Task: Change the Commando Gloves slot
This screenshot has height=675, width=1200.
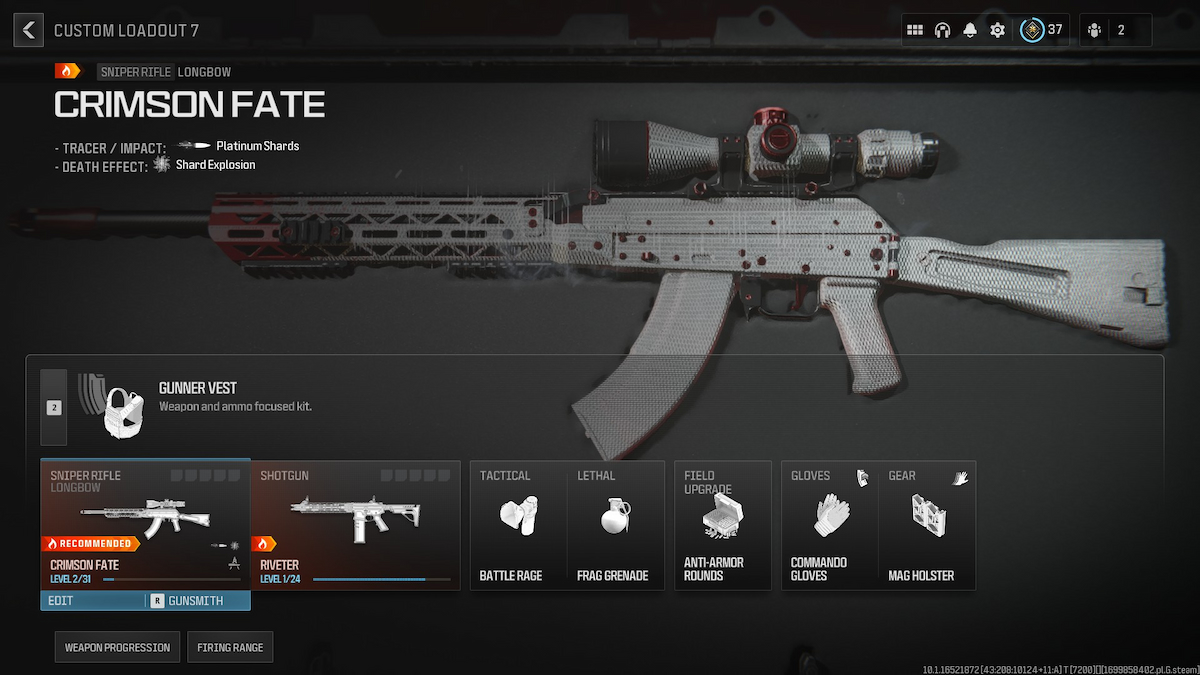Action: [x=828, y=524]
